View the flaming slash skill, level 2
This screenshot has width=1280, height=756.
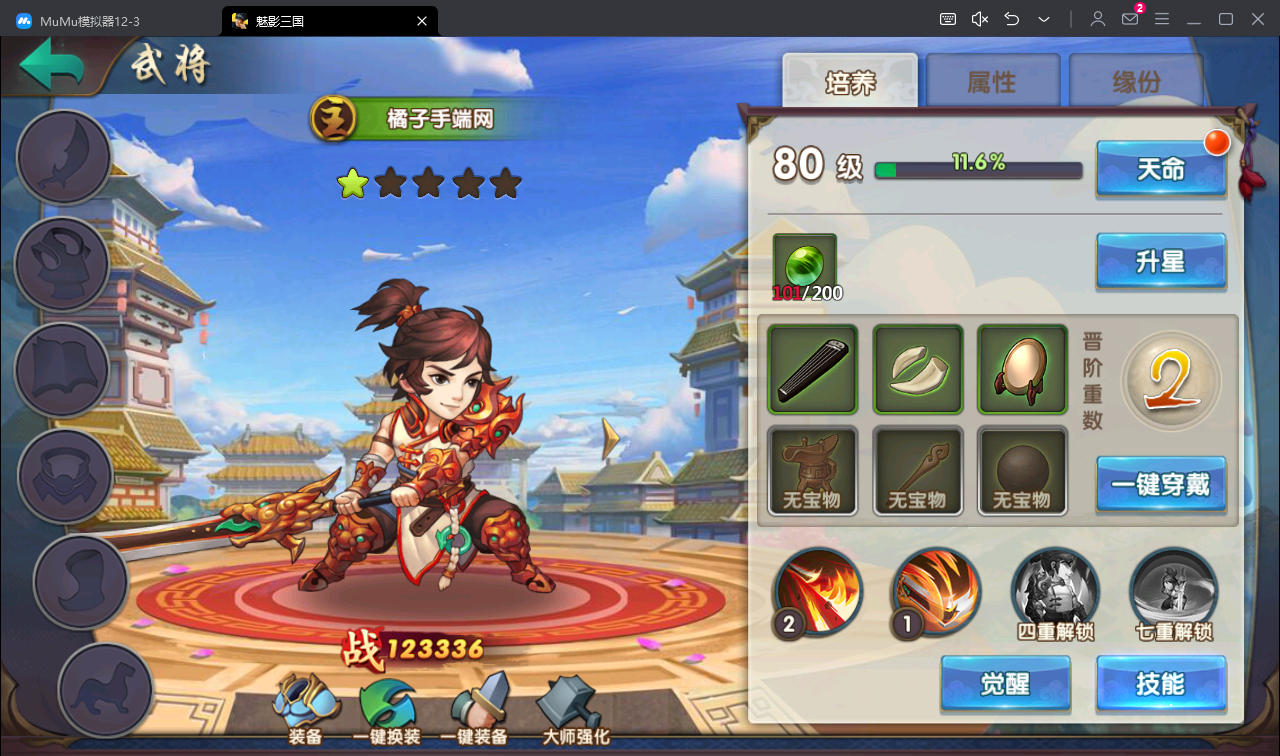[818, 592]
